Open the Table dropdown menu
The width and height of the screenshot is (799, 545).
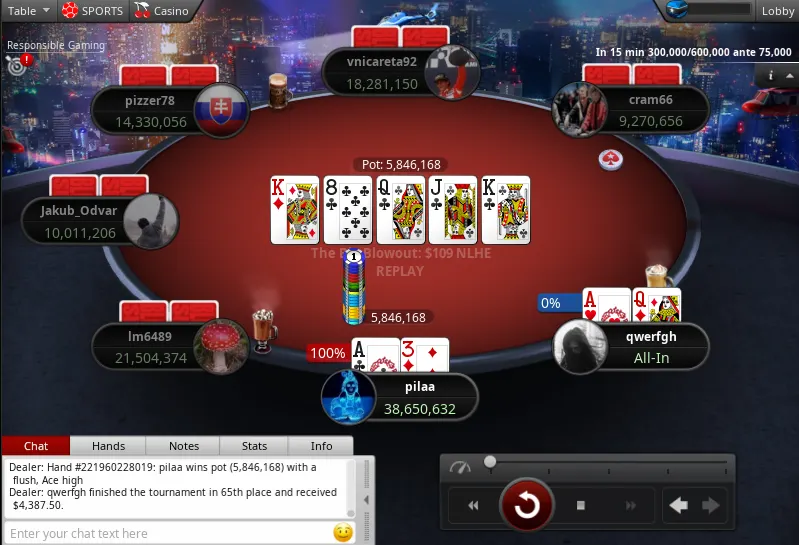(x=28, y=11)
